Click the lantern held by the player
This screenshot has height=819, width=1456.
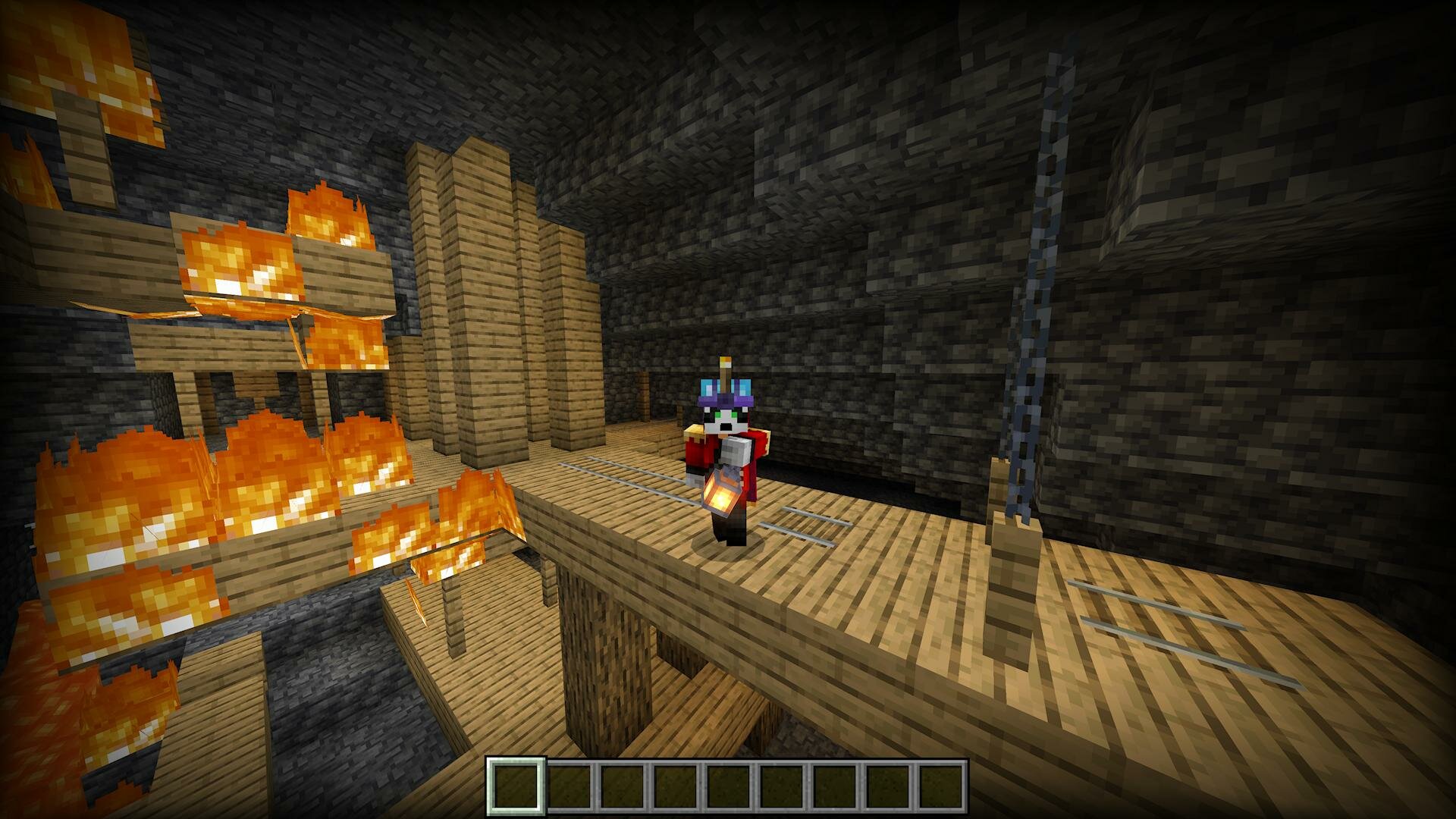720,493
